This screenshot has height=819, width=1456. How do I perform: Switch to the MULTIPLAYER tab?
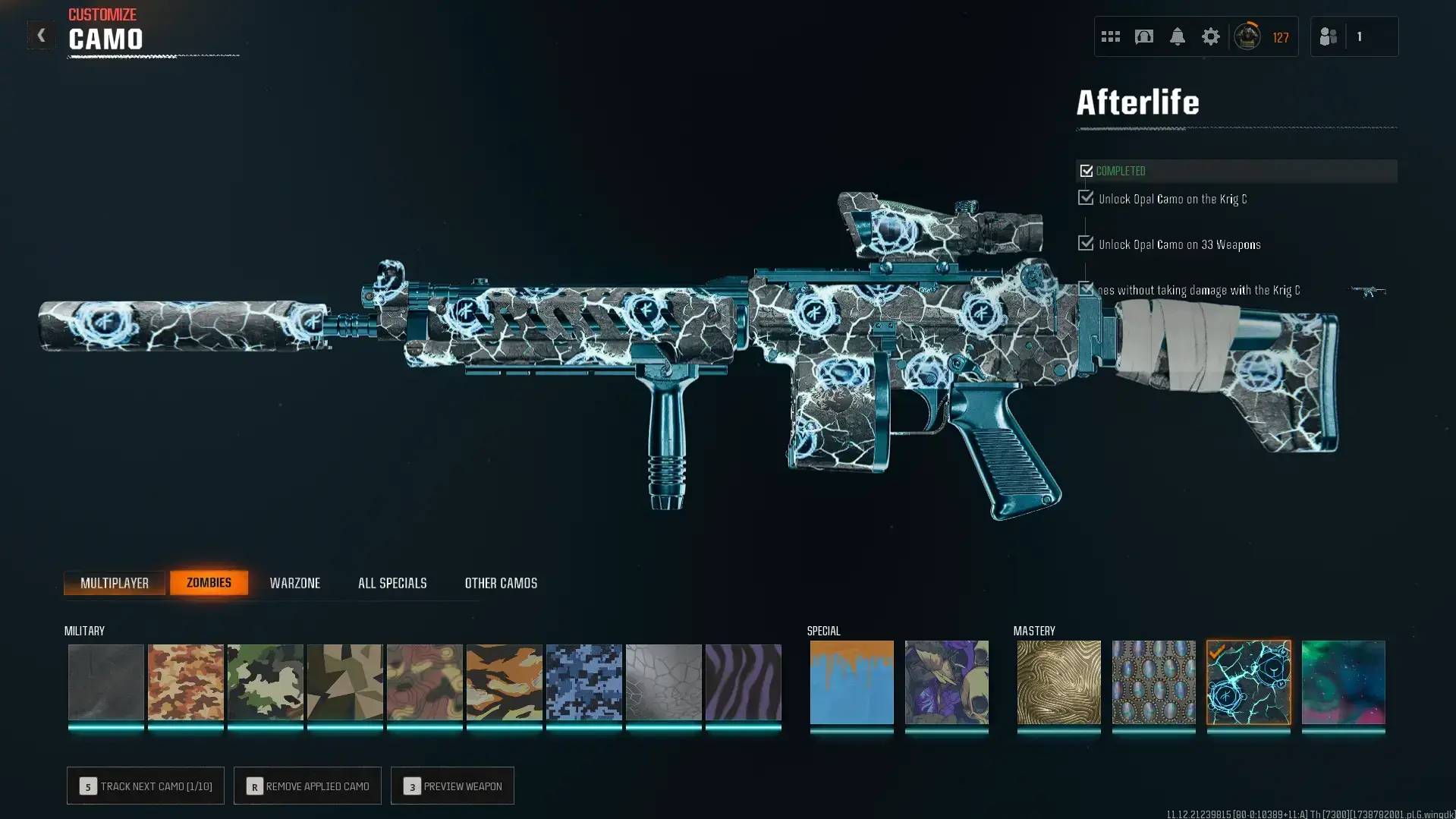(115, 582)
